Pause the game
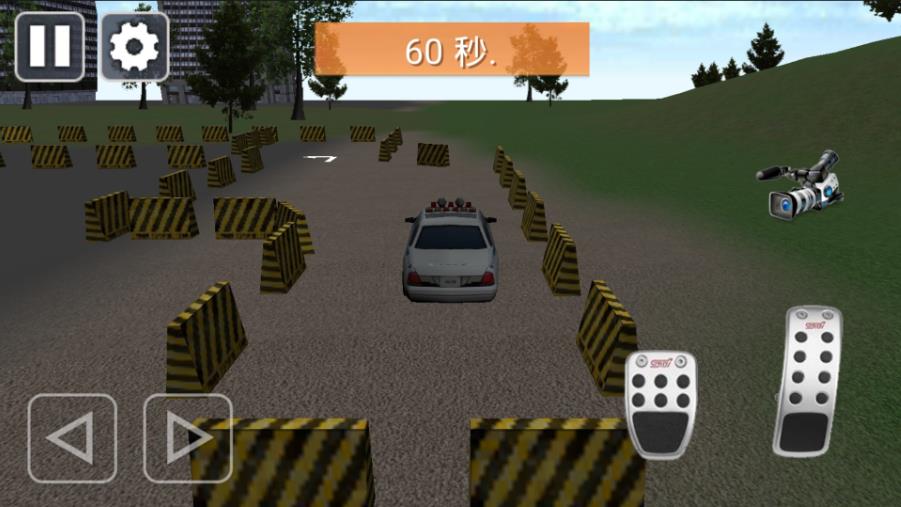The image size is (901, 507). pyautogui.click(x=49, y=46)
